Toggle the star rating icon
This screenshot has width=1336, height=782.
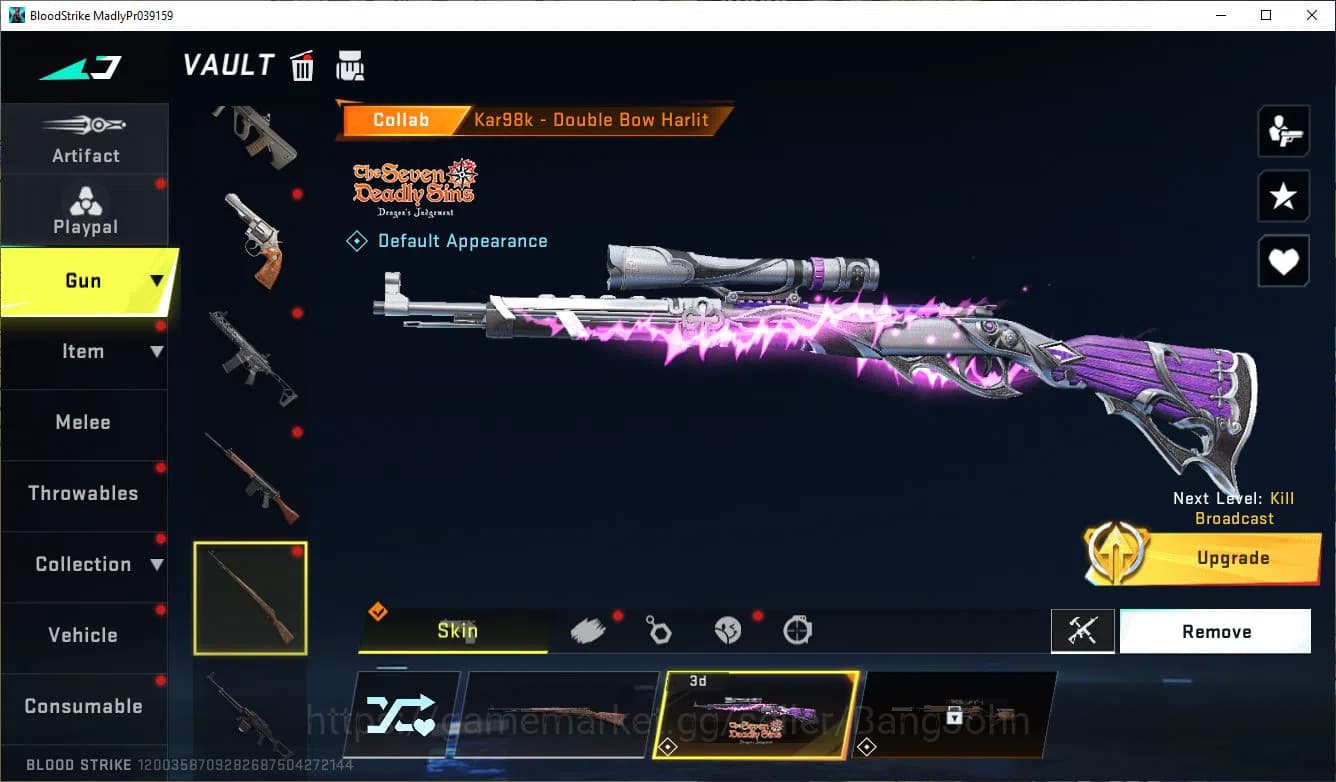coord(1283,196)
